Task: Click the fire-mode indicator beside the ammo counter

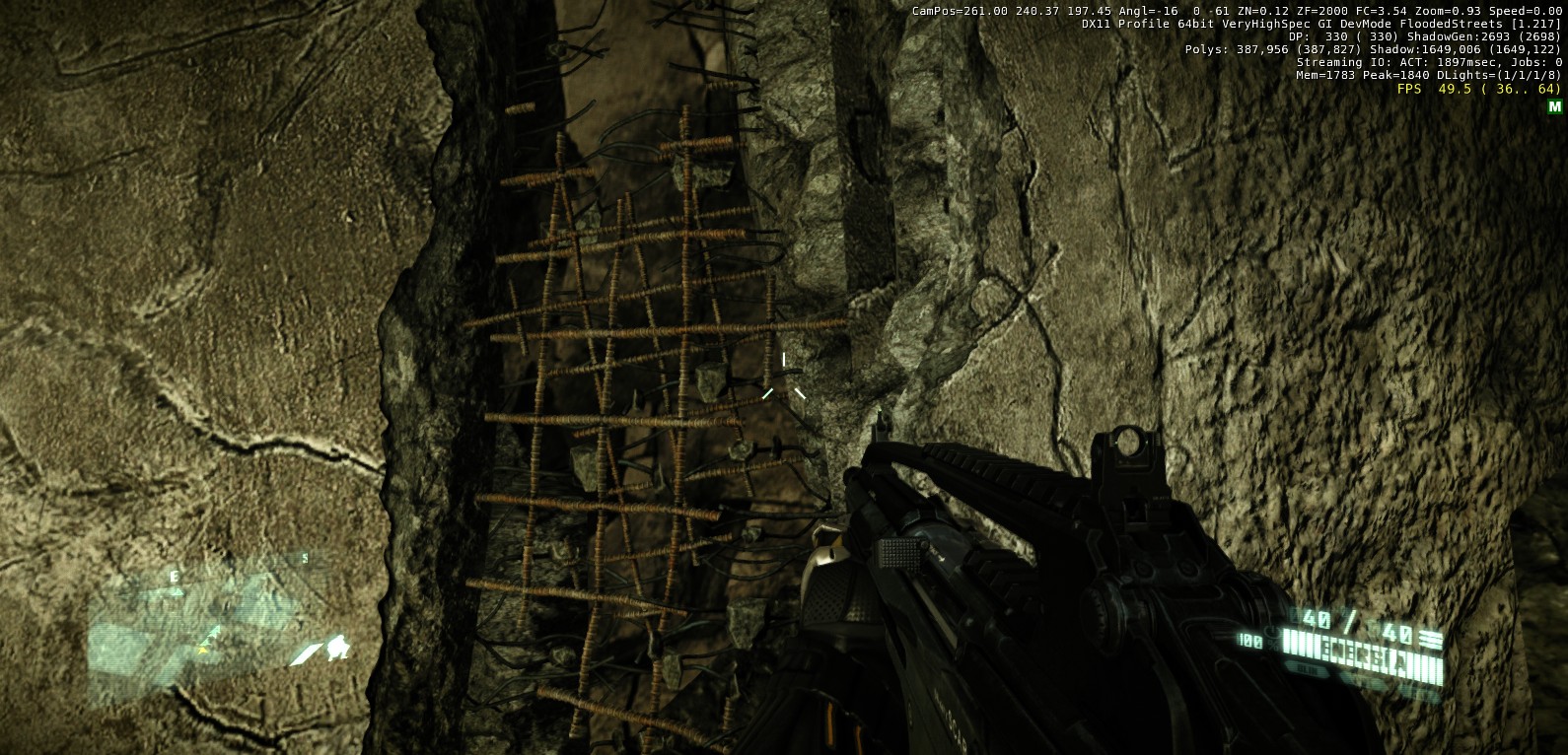Action: (x=1433, y=637)
